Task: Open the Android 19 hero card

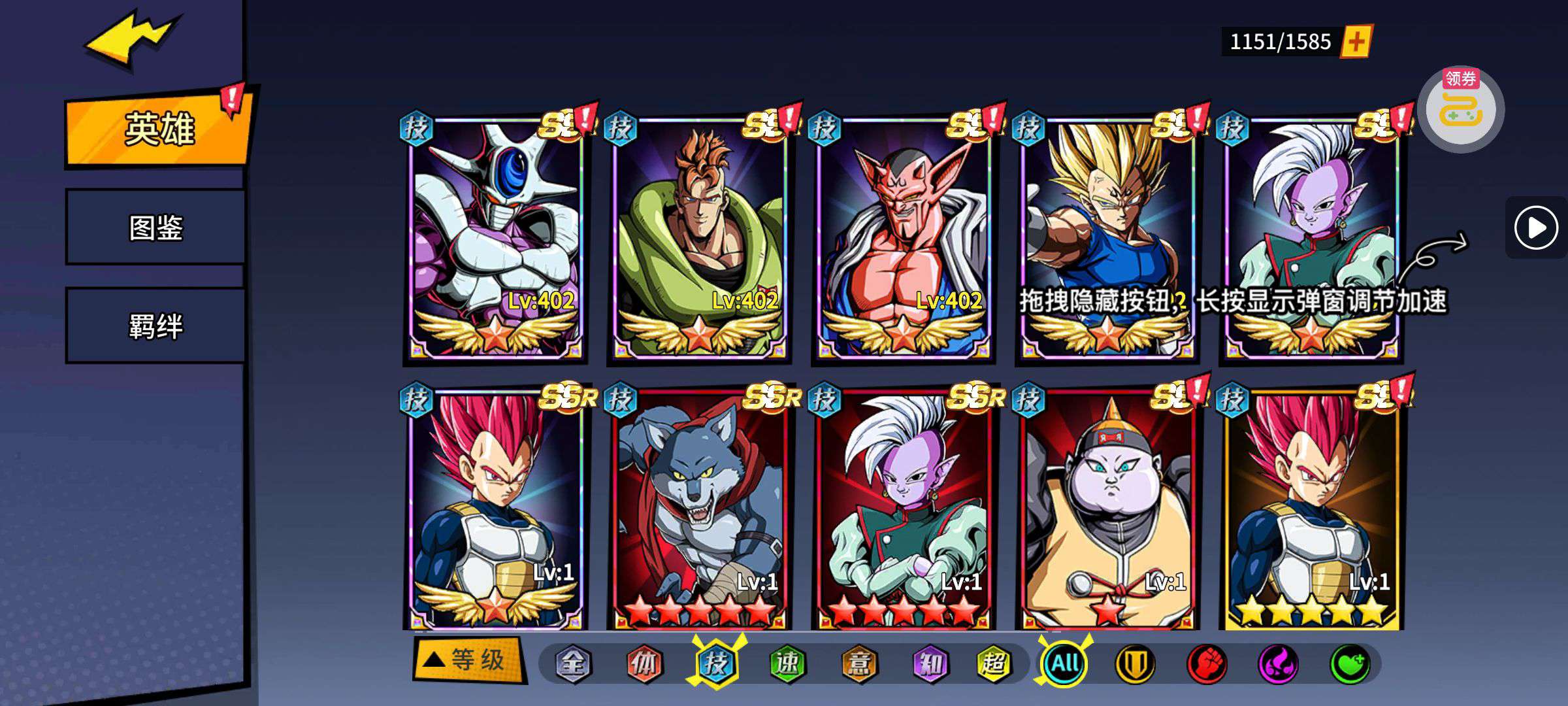Action: [x=1107, y=507]
